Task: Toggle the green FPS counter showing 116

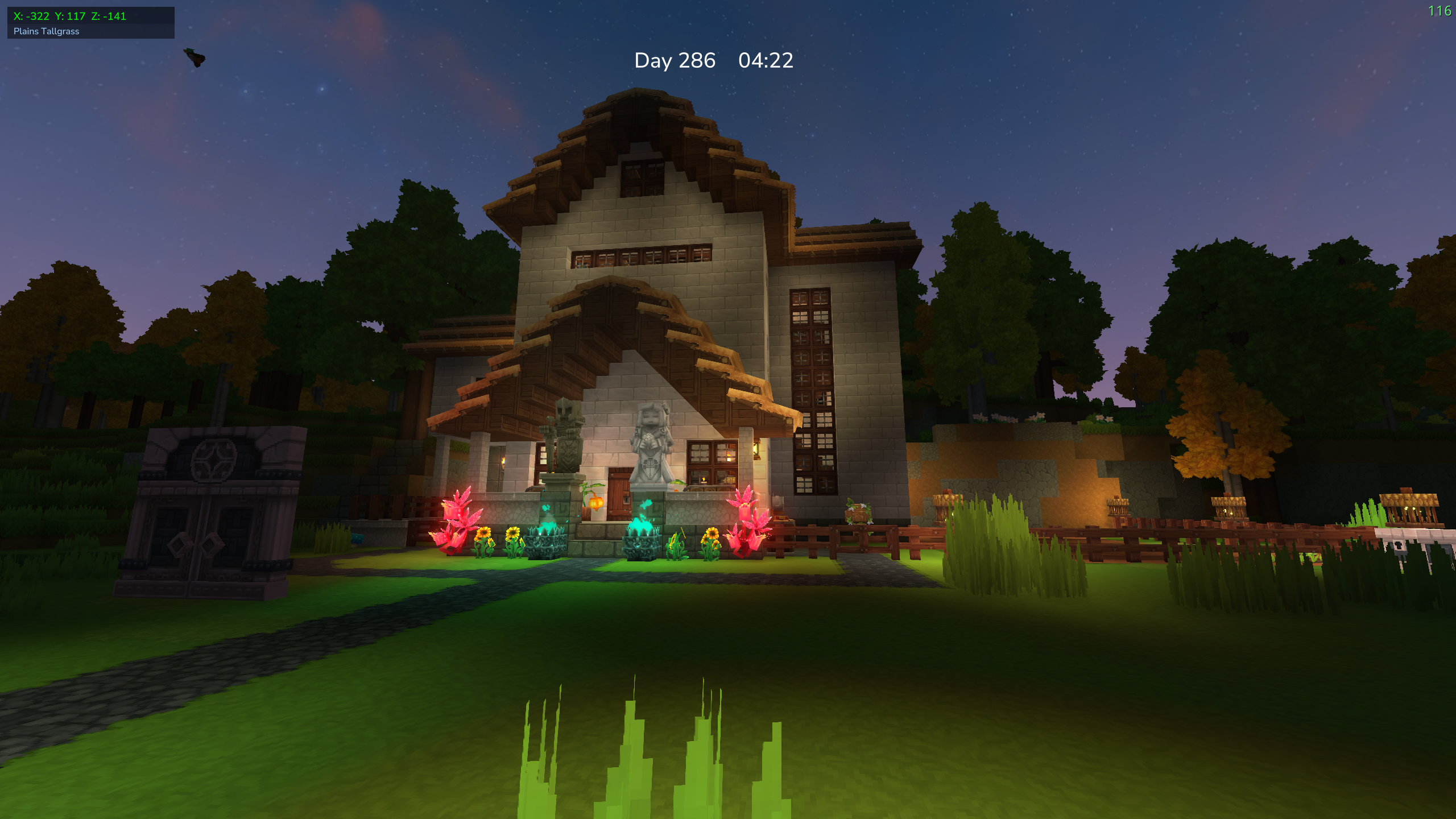Action: (x=1440, y=10)
